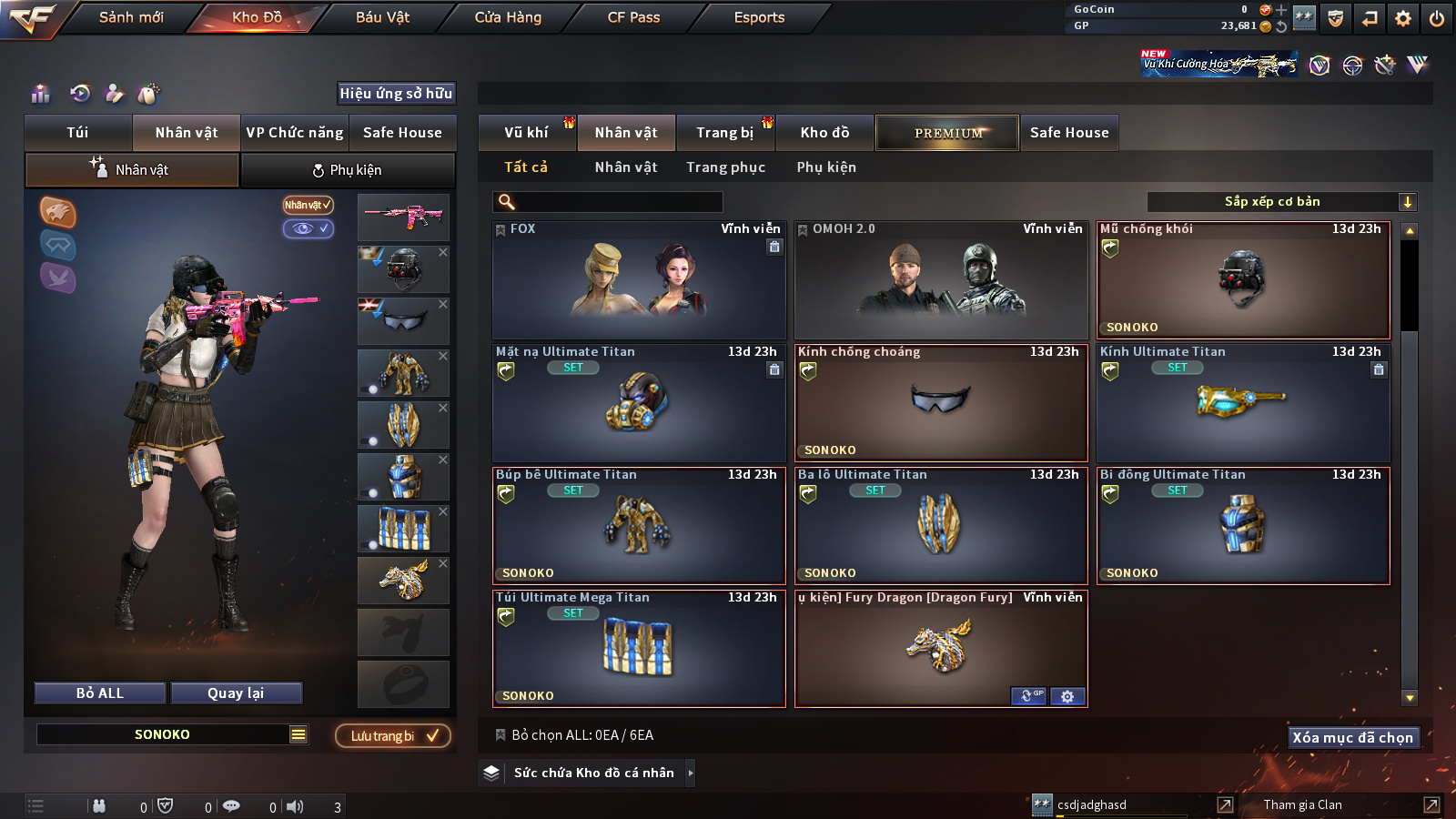
Task: Switch to the Vũ khí inventory tab
Action: 526,133
